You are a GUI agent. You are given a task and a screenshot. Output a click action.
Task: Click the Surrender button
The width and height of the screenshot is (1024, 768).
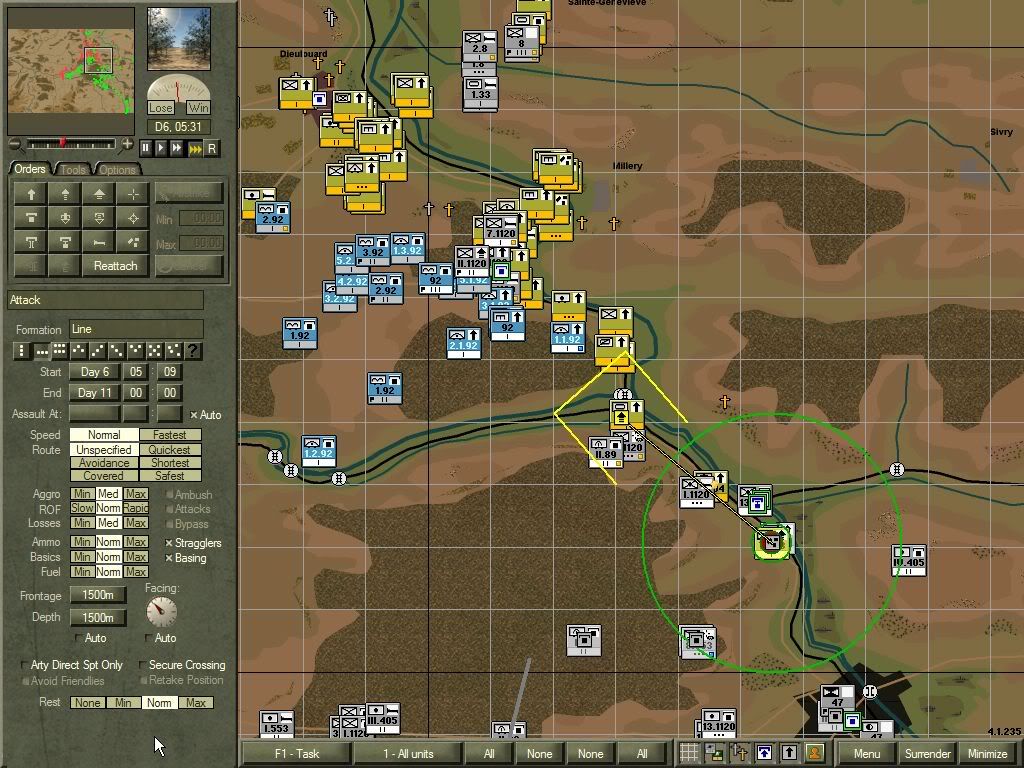coord(926,753)
